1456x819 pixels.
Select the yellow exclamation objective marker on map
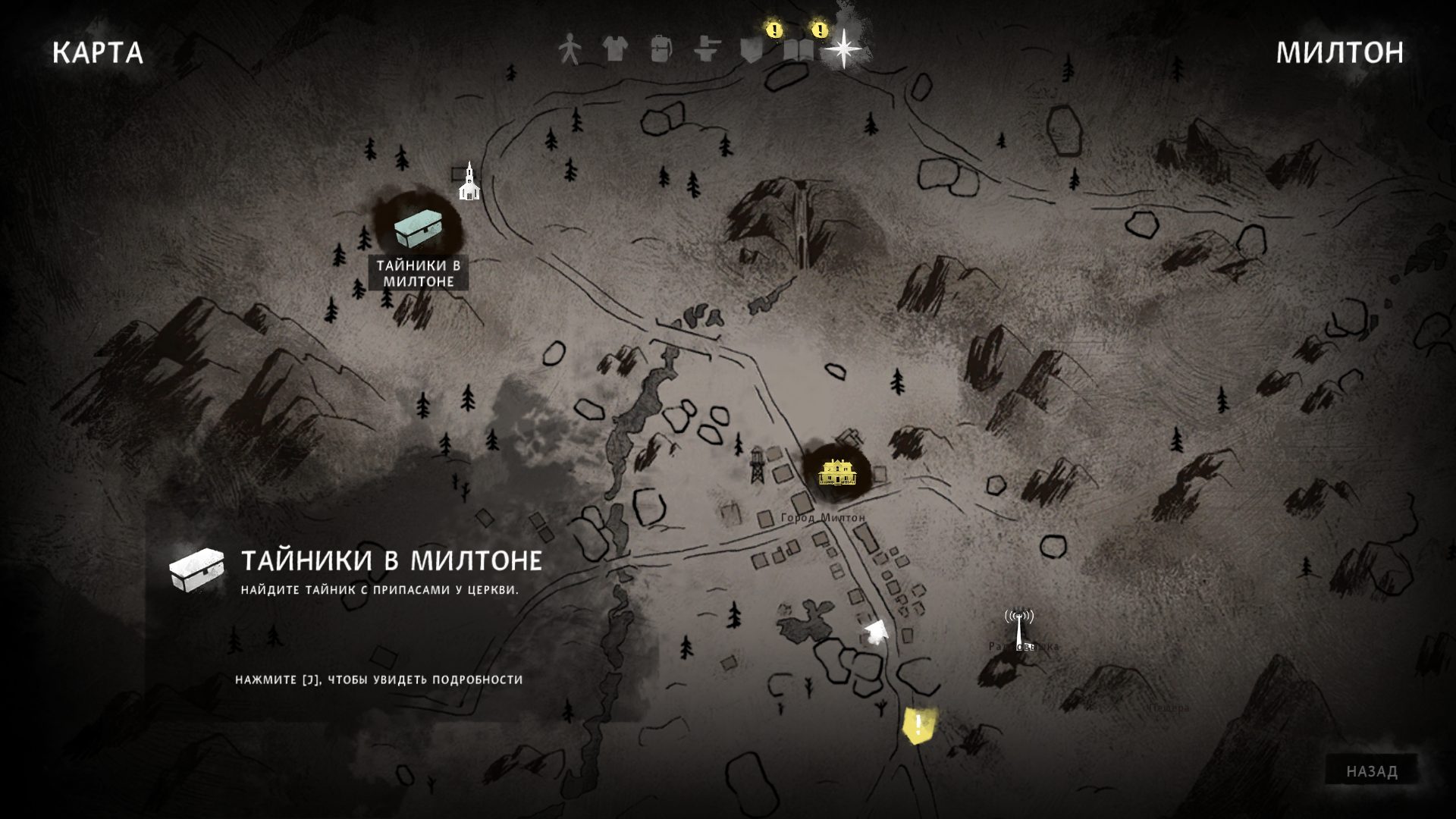pyautogui.click(x=918, y=726)
